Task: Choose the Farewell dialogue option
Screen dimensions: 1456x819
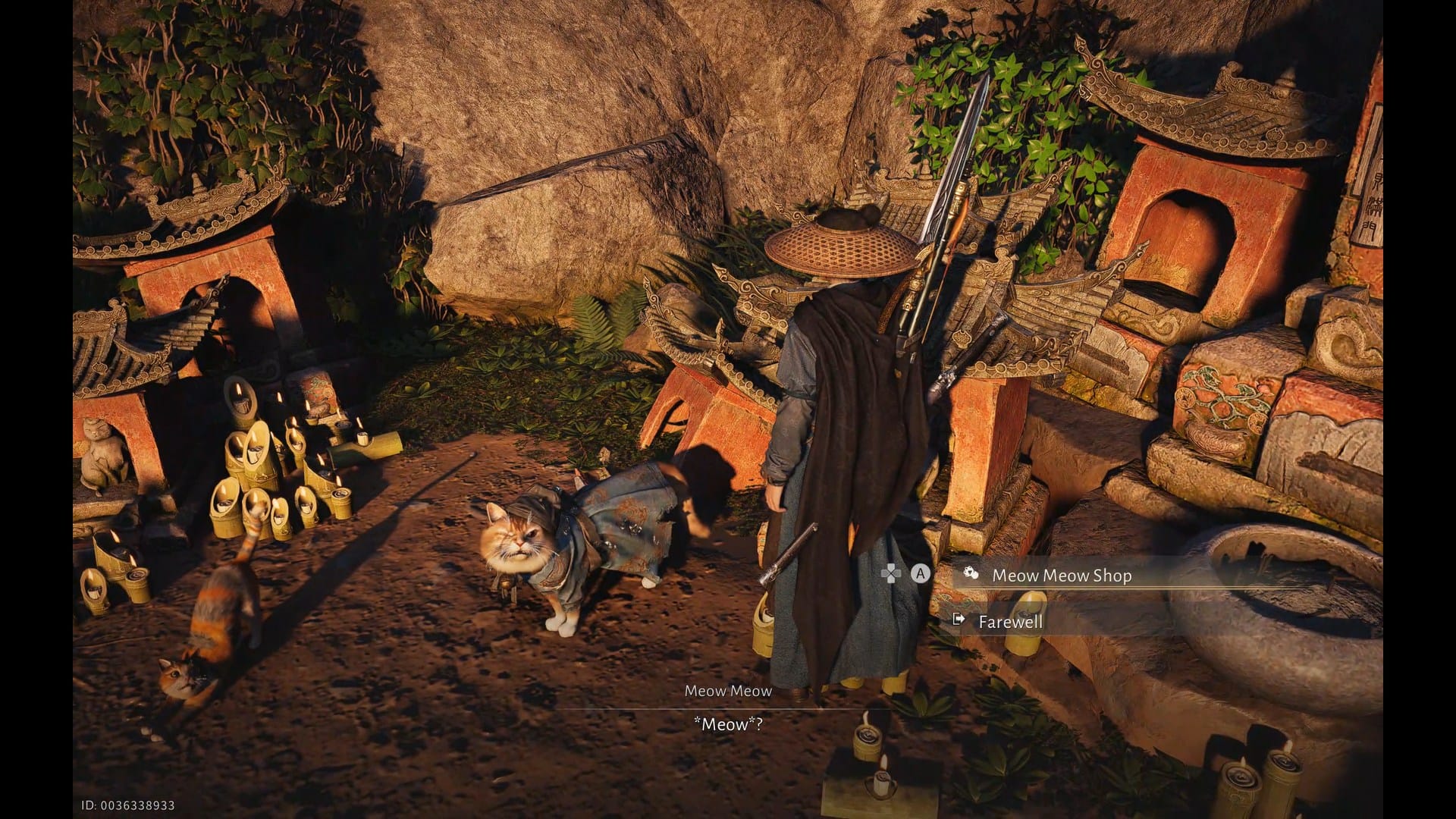Action: 1010,622
